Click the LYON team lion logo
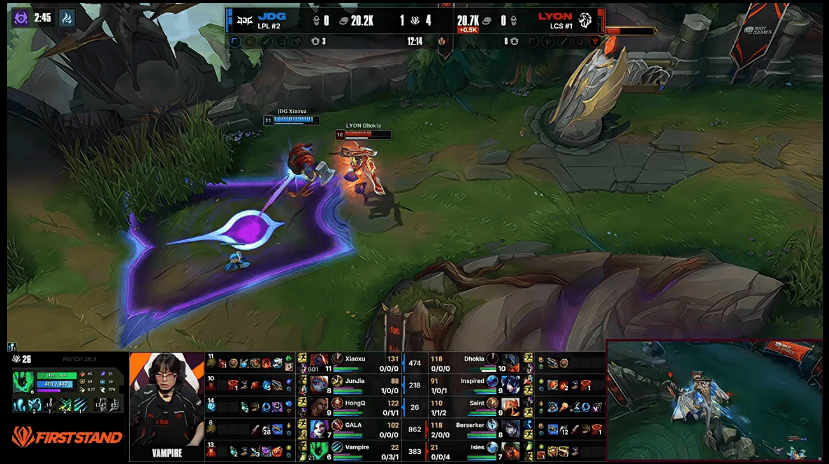This screenshot has height=464, width=829. point(587,18)
